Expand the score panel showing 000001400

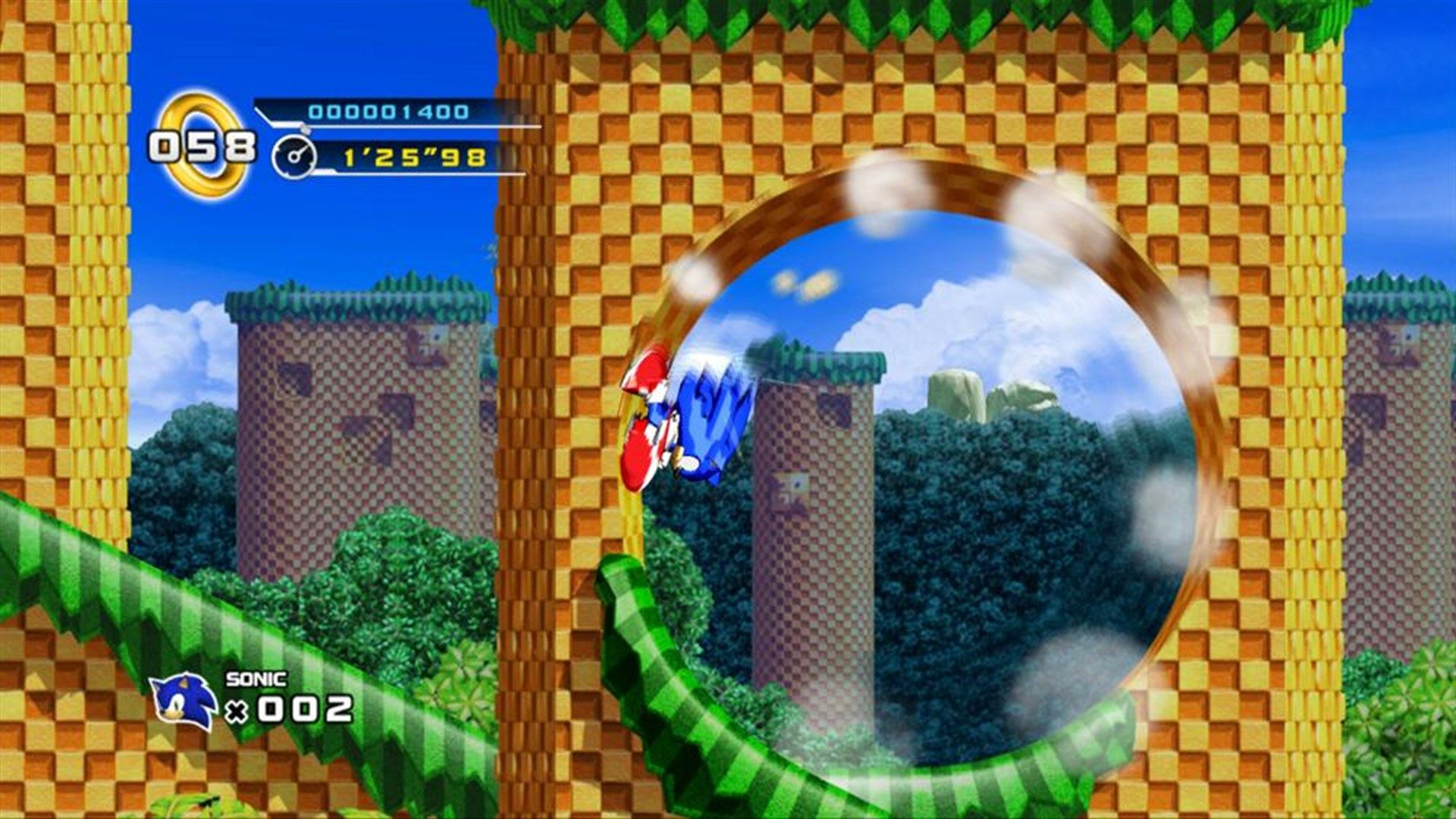tap(387, 112)
